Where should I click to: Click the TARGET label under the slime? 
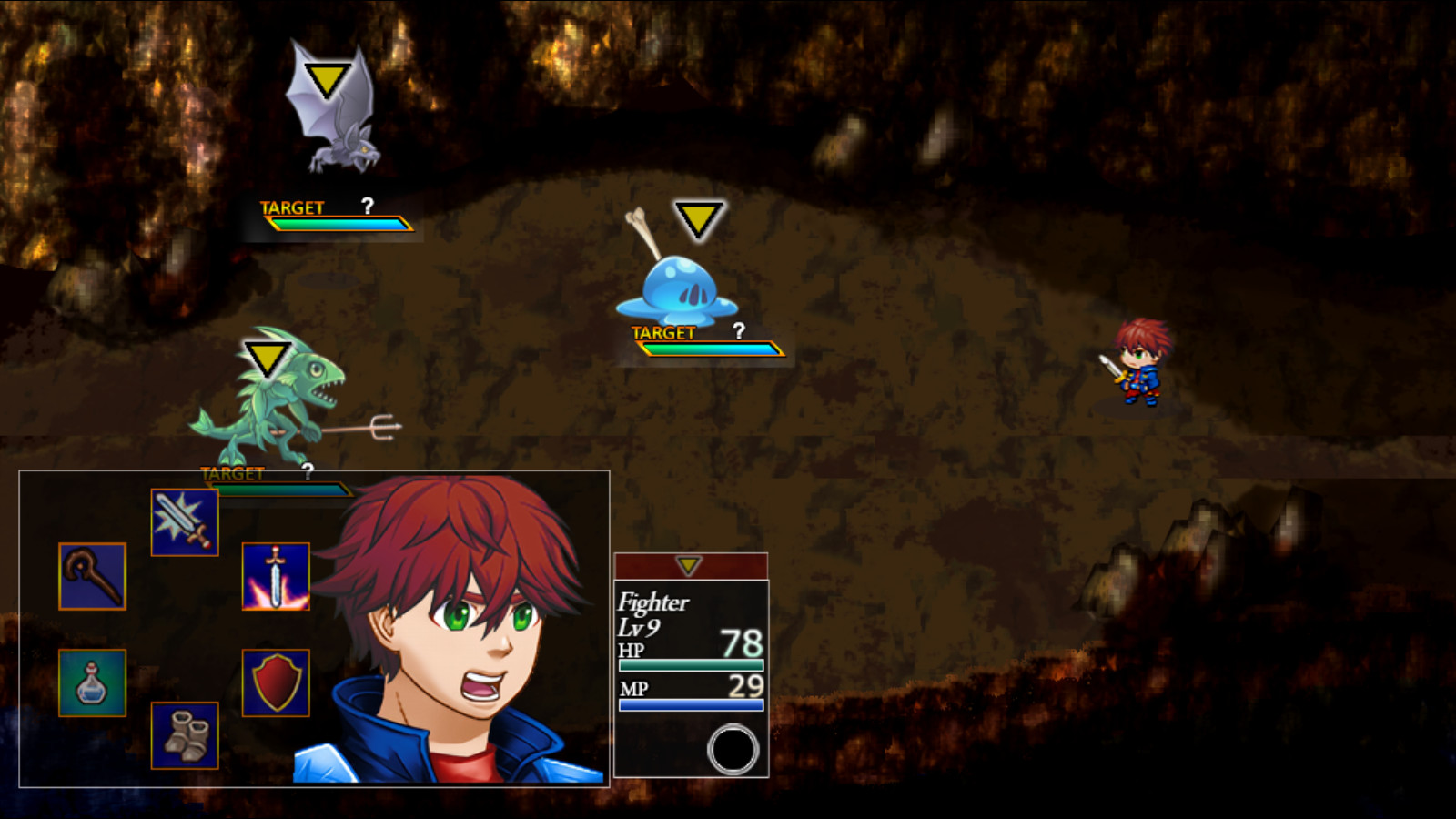[x=663, y=332]
